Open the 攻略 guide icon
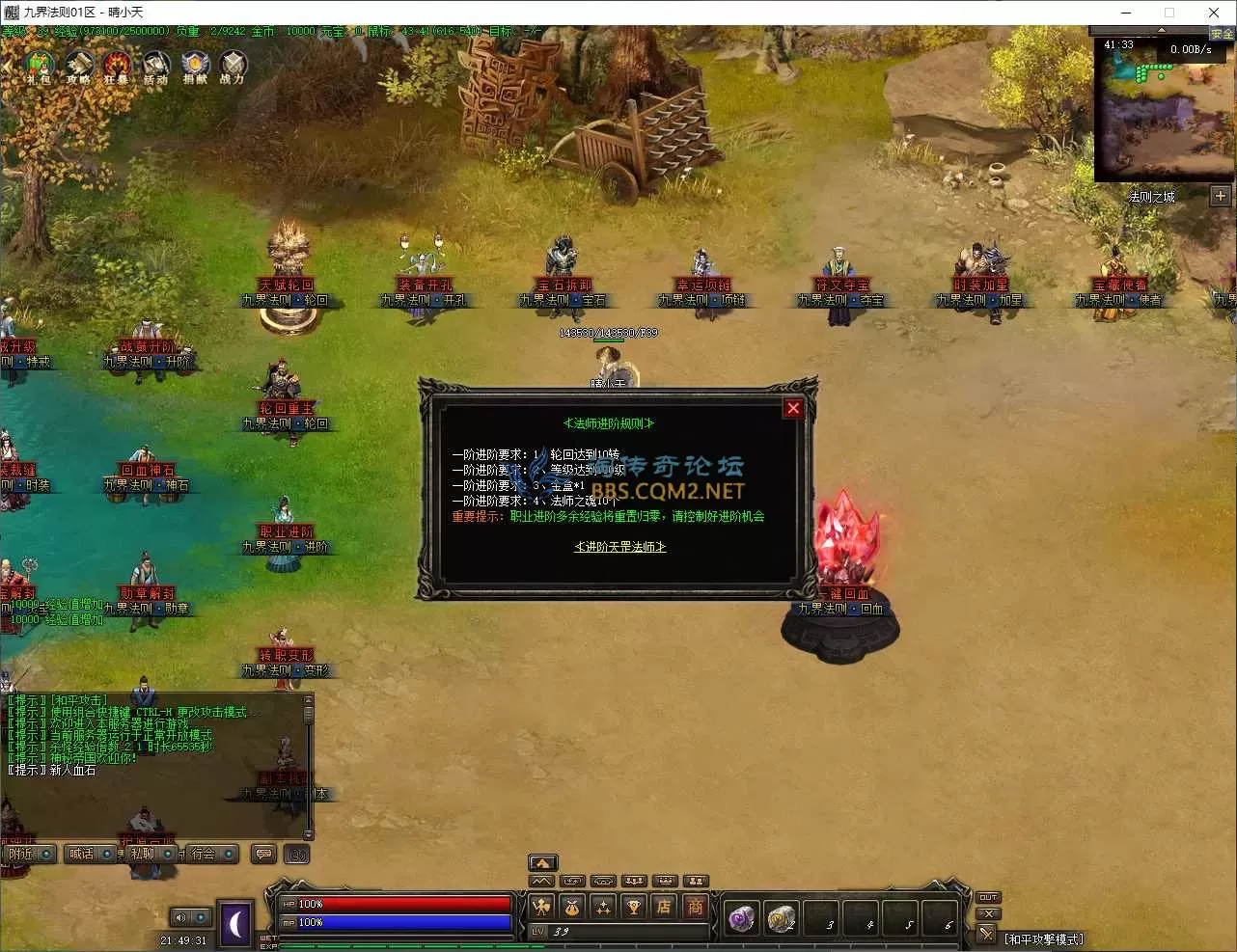 (x=79, y=67)
